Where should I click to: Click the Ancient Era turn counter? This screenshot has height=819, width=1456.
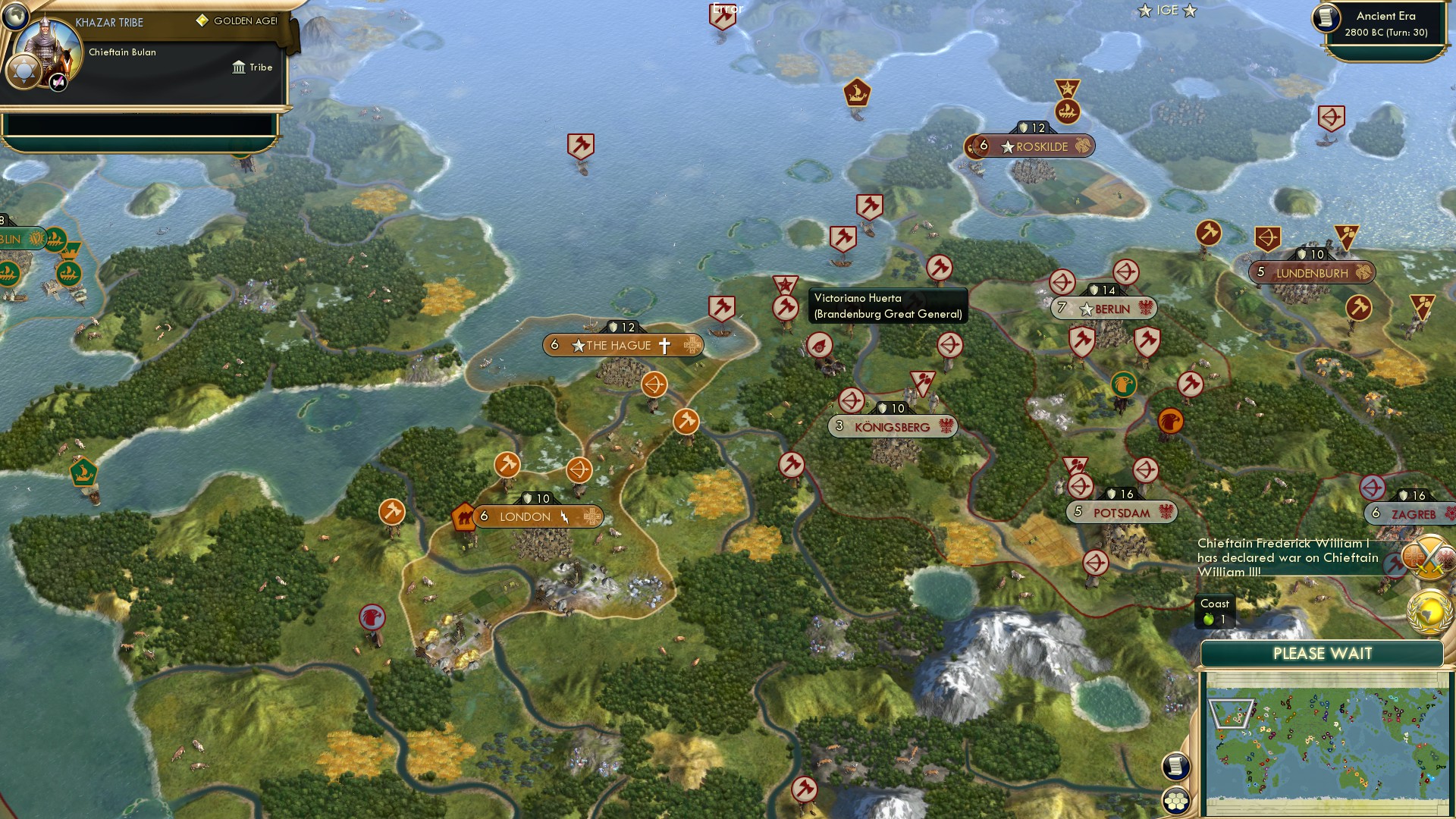tap(1388, 24)
